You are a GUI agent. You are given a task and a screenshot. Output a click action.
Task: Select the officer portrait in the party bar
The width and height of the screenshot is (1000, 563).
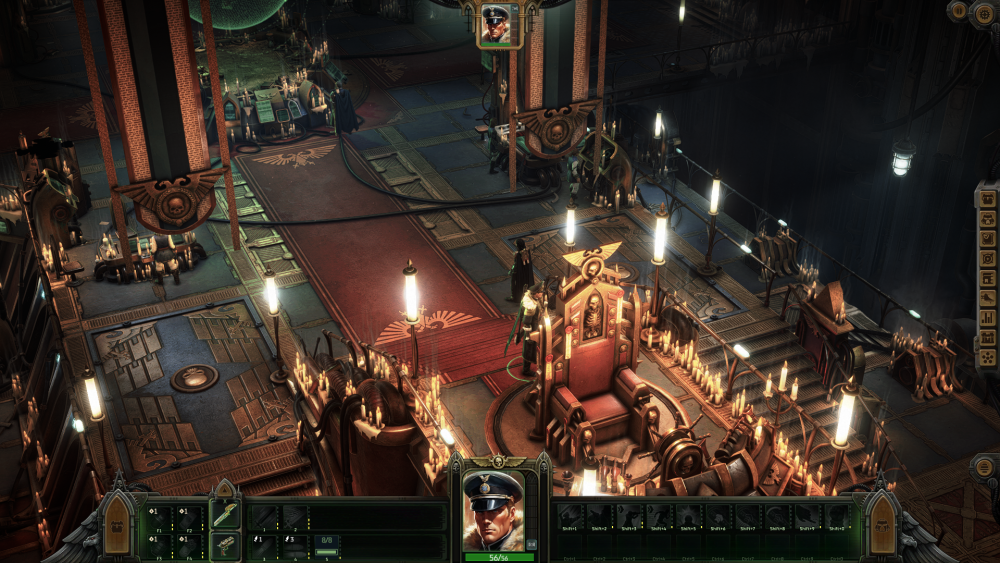tap(495, 24)
